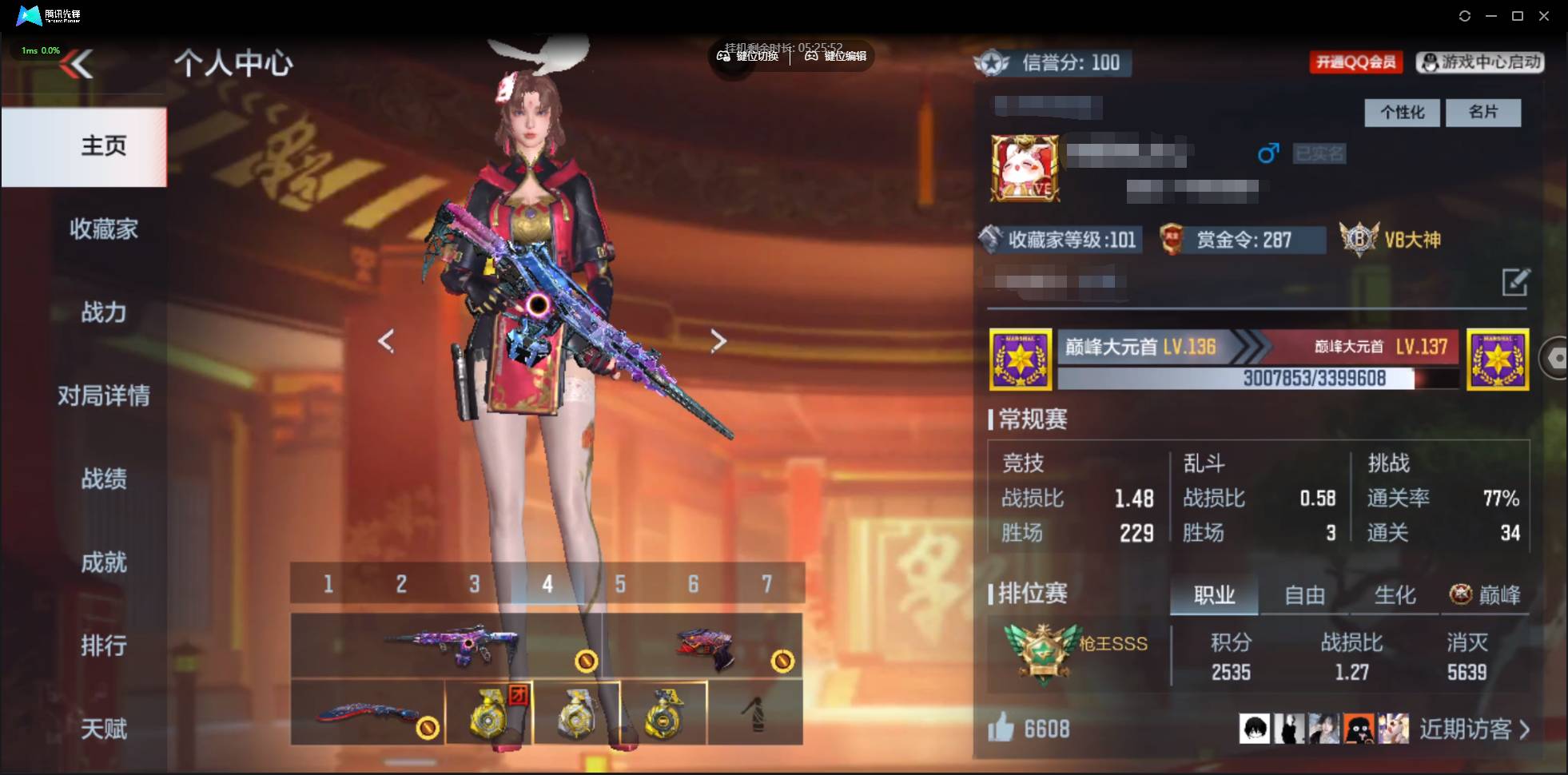Screen dimensions: 1568x775
Task: Click the 开通QQ会员 button
Action: coord(1356,62)
